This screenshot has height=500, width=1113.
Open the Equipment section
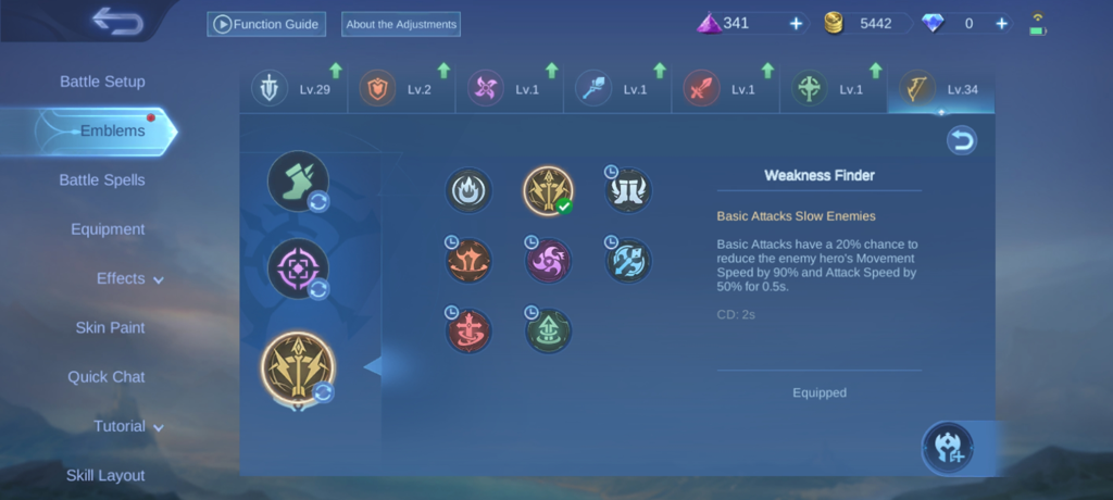click(108, 229)
